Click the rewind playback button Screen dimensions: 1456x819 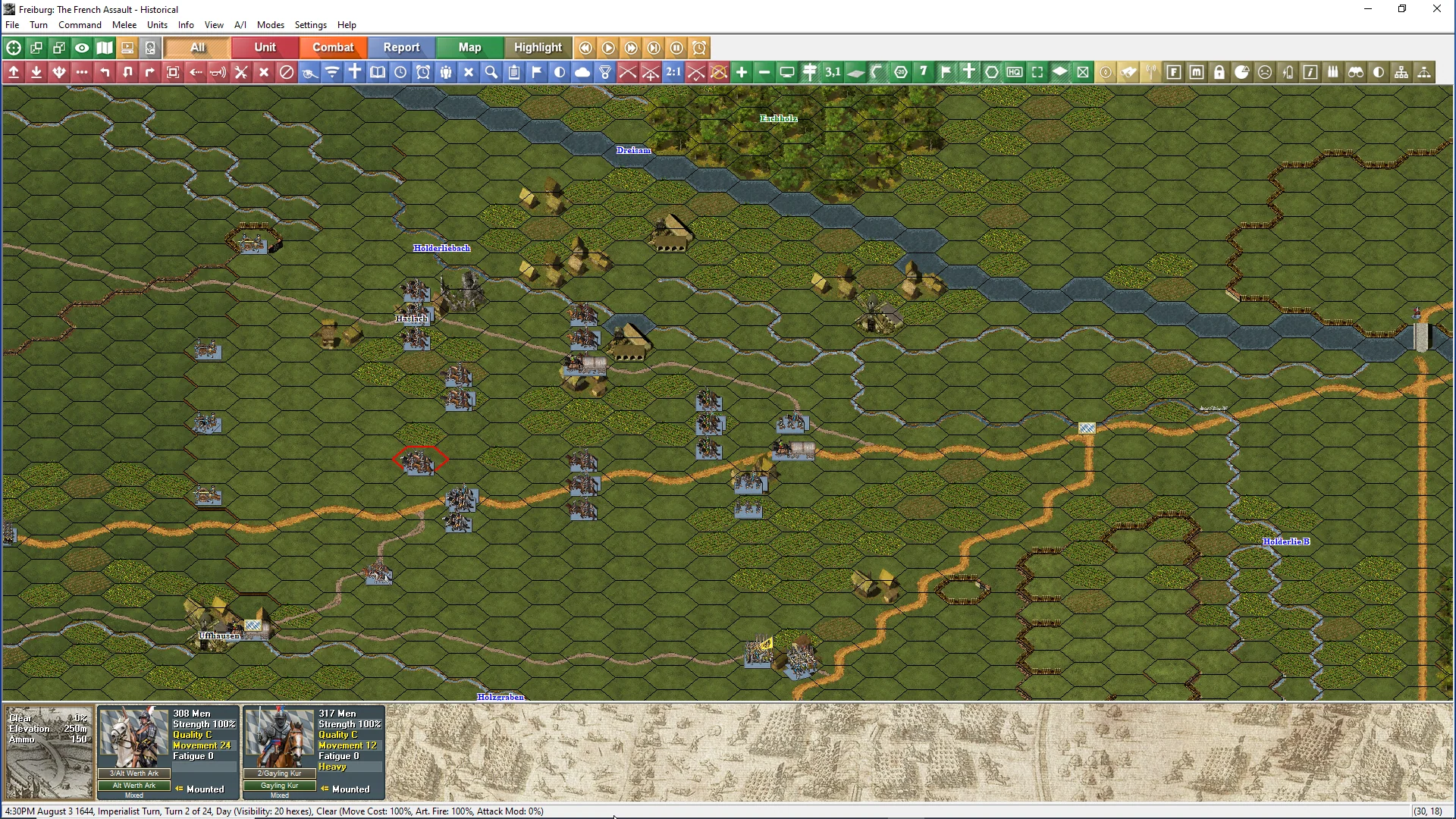[x=585, y=48]
